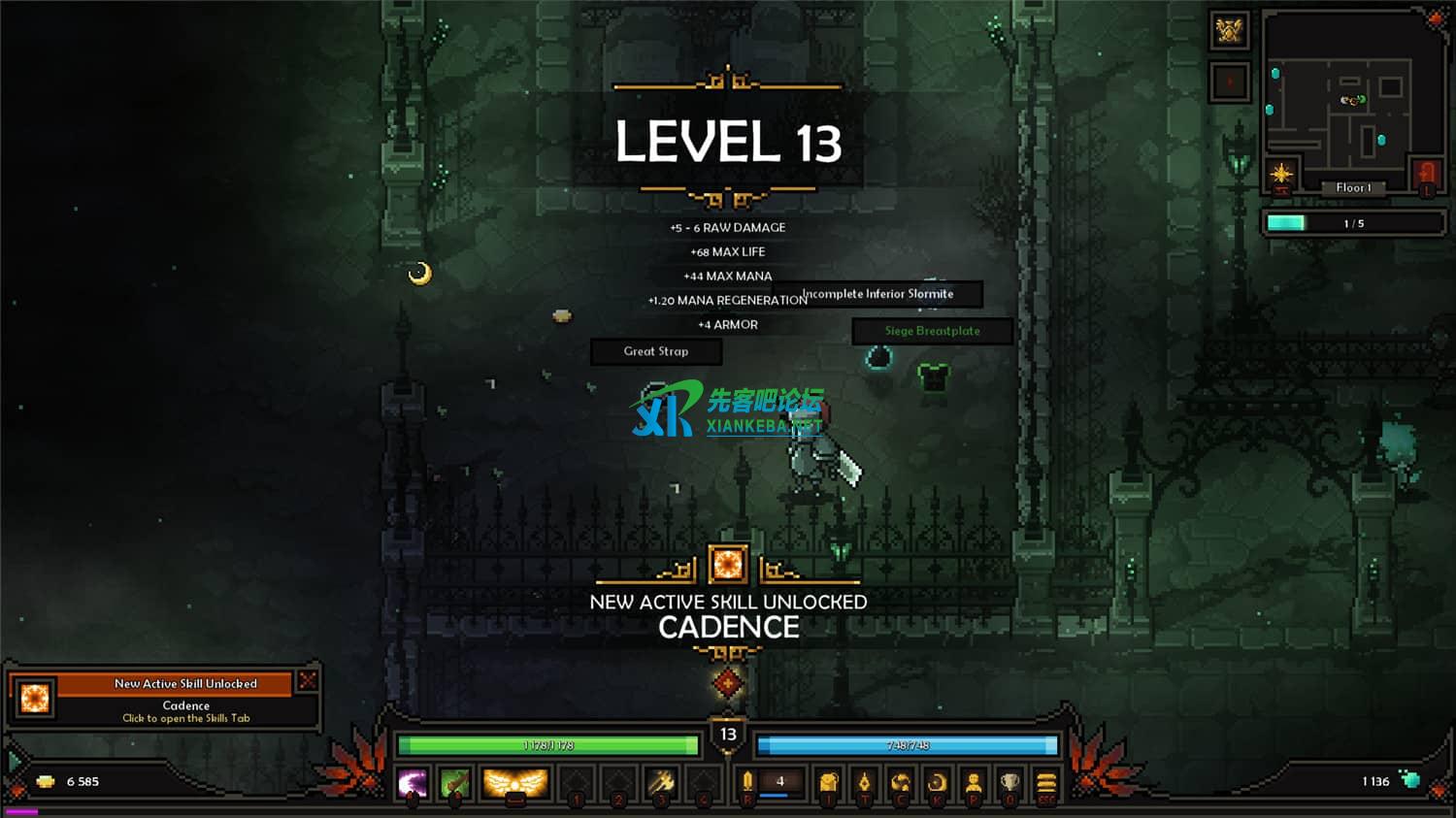Click the red exit door button
Viewport: 1456px width, 818px height.
(x=1426, y=175)
